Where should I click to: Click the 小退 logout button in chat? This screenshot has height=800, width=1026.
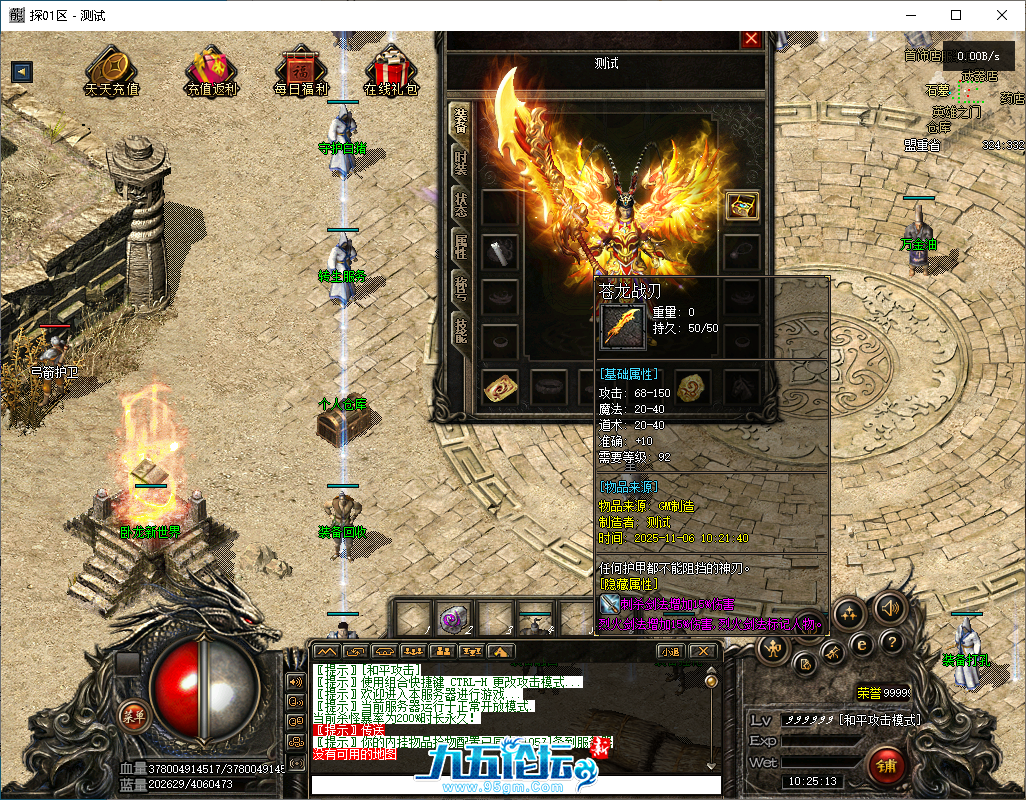(x=670, y=652)
